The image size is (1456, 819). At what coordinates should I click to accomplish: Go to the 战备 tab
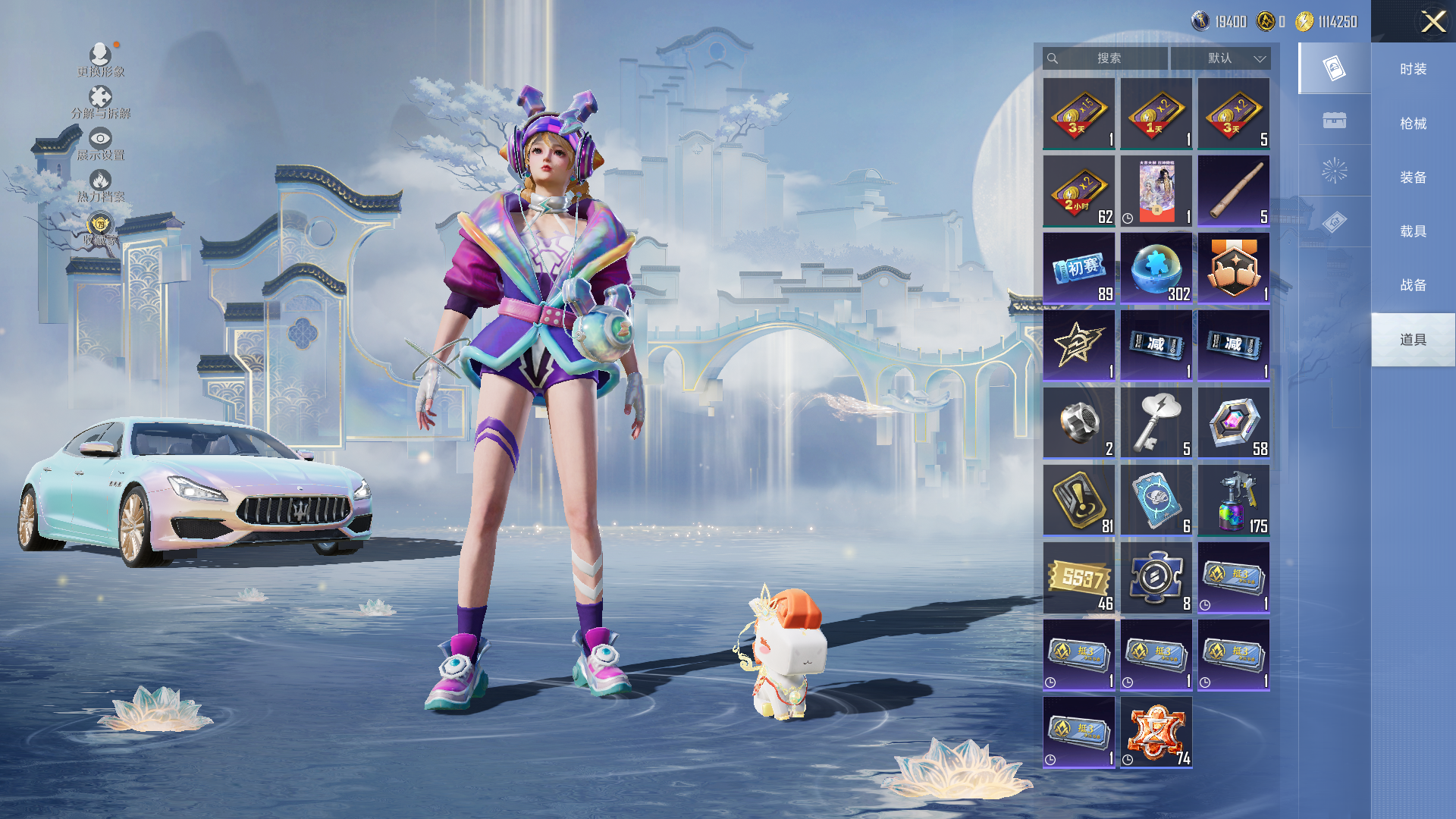pyautogui.click(x=1413, y=285)
